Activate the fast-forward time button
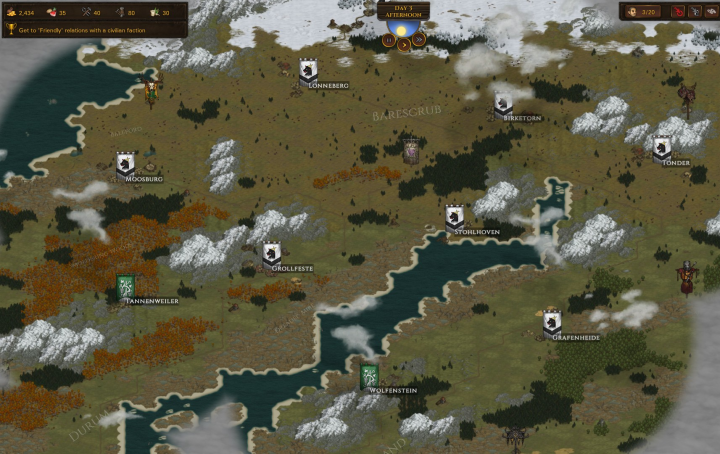 tap(419, 41)
